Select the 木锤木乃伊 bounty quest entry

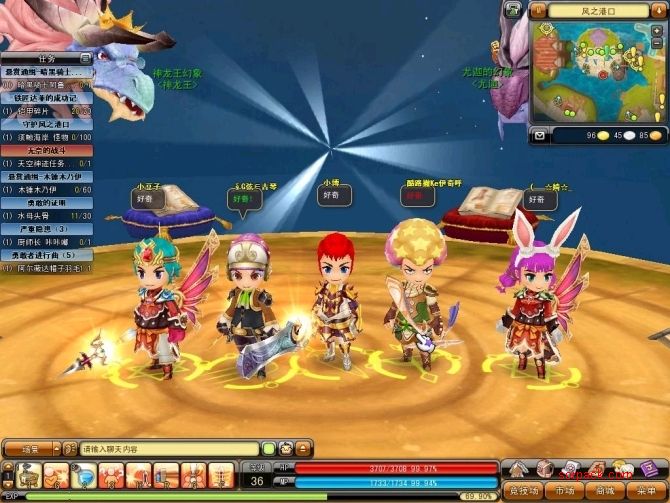[x=46, y=176]
